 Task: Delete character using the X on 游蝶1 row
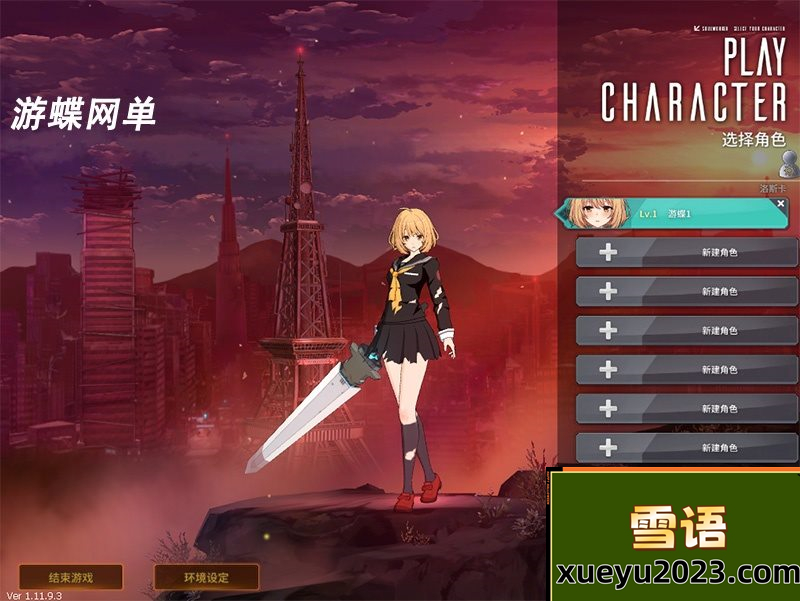[x=781, y=203]
